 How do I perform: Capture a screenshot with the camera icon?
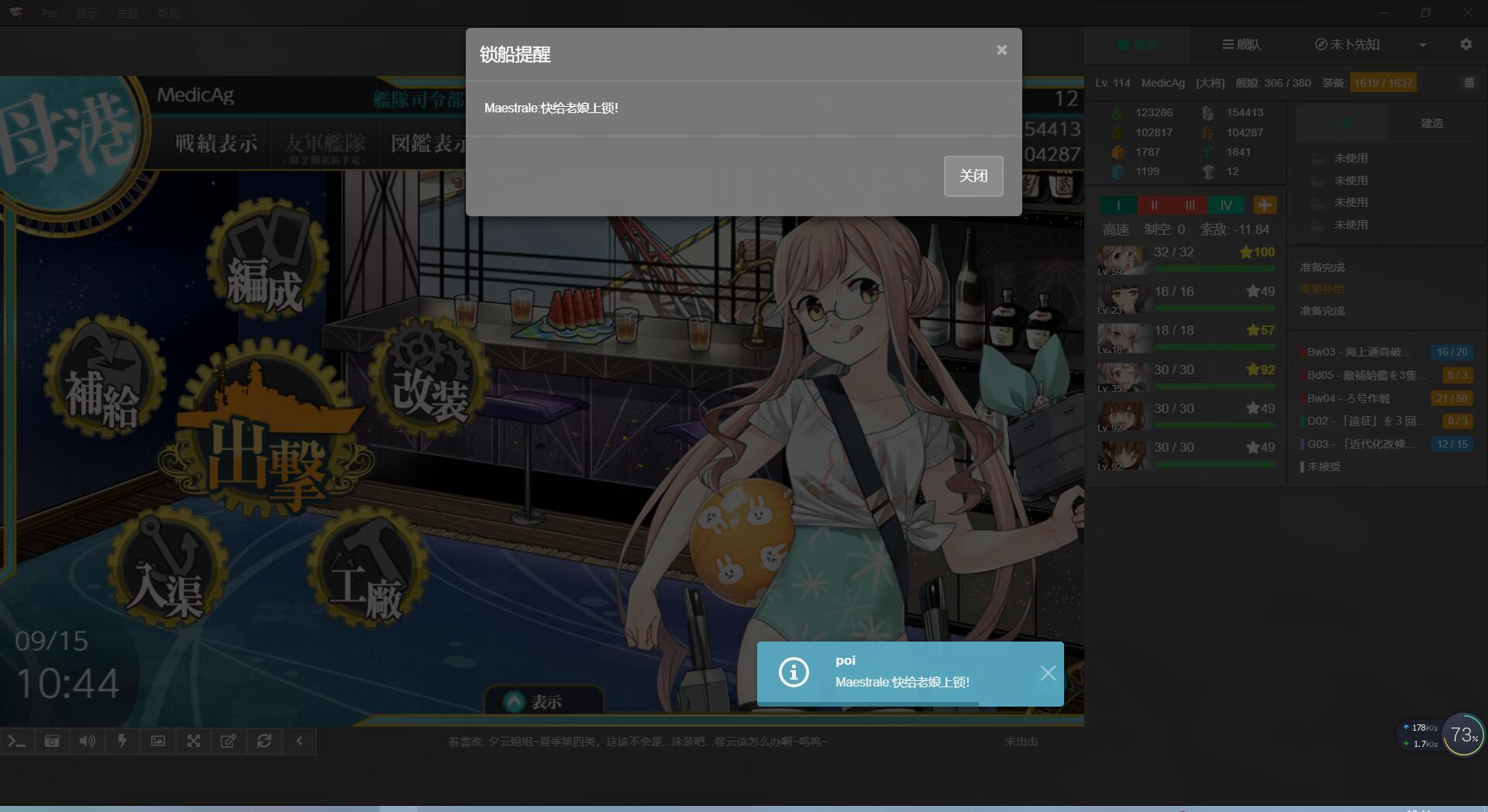point(51,741)
